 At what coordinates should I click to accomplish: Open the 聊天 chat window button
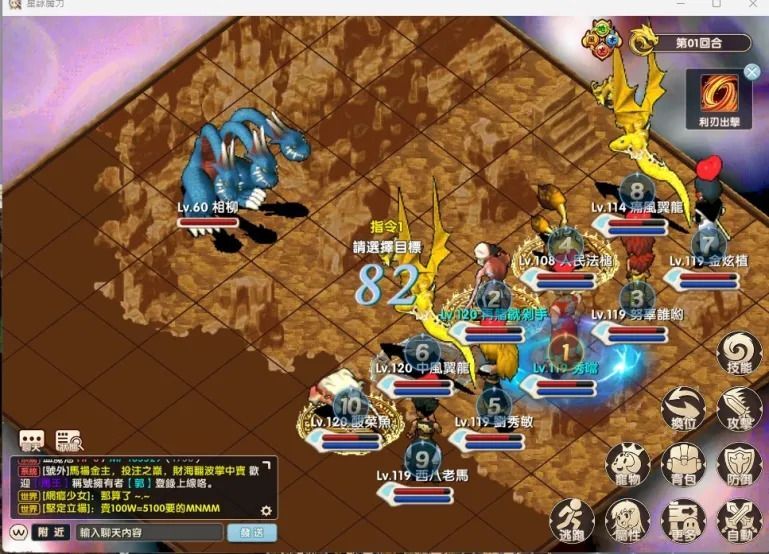(32, 441)
